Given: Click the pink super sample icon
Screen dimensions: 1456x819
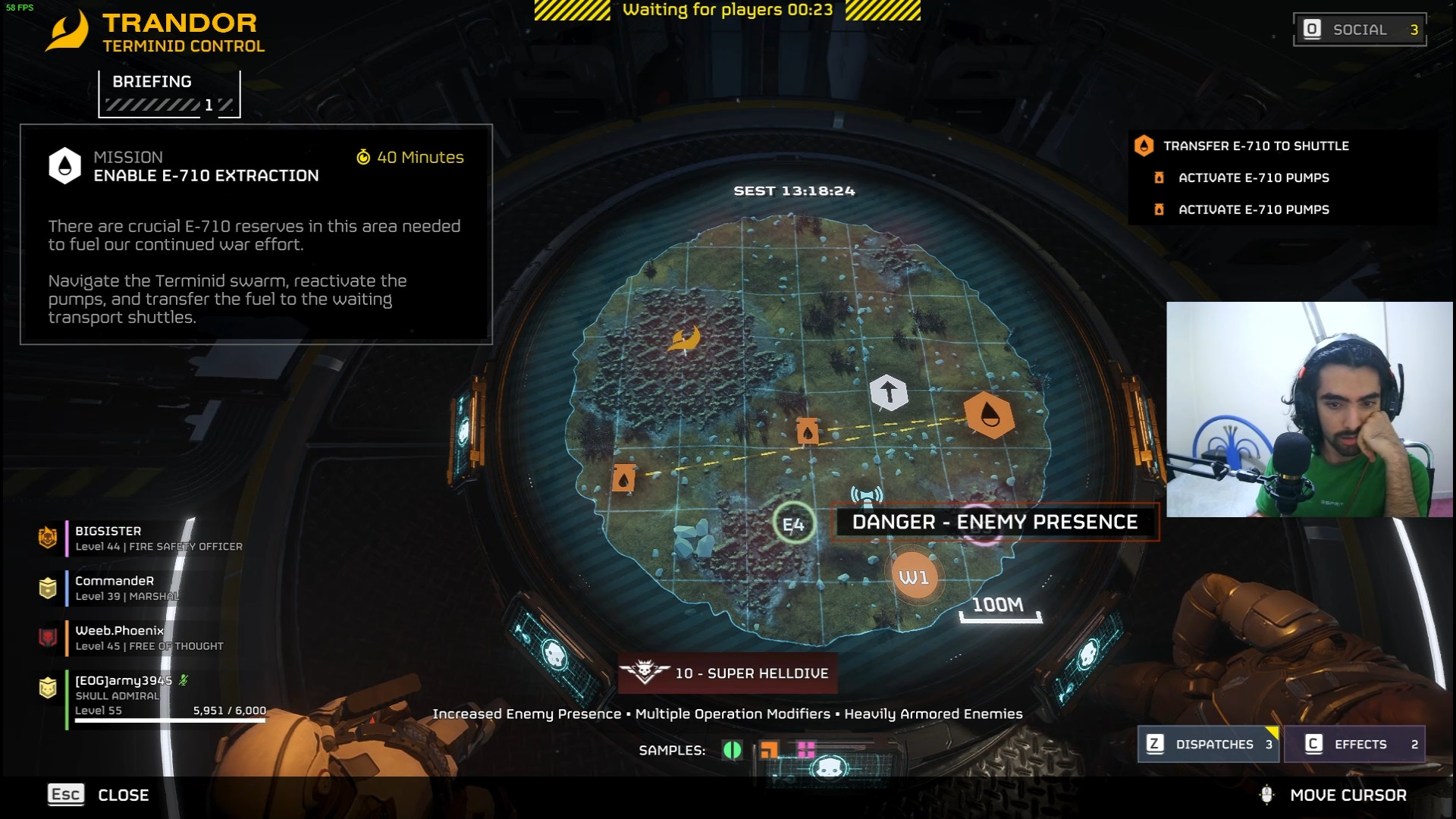Looking at the screenshot, I should (806, 750).
